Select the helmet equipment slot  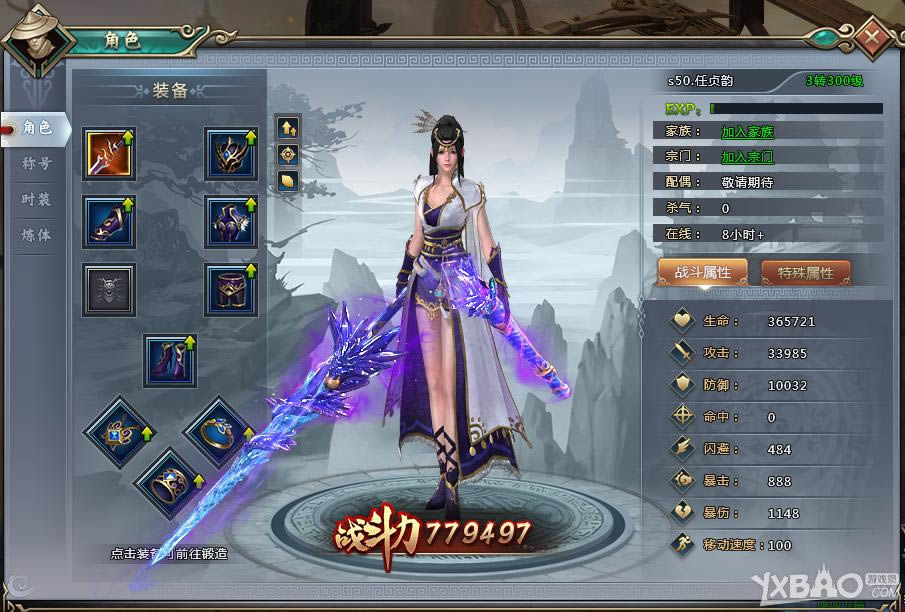coord(231,154)
